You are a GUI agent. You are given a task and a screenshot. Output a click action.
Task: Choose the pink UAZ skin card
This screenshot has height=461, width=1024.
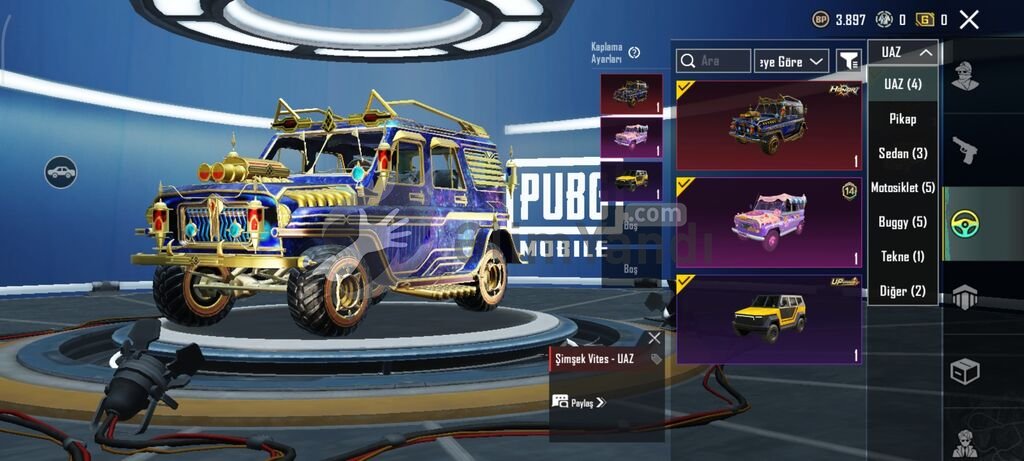pyautogui.click(x=769, y=221)
